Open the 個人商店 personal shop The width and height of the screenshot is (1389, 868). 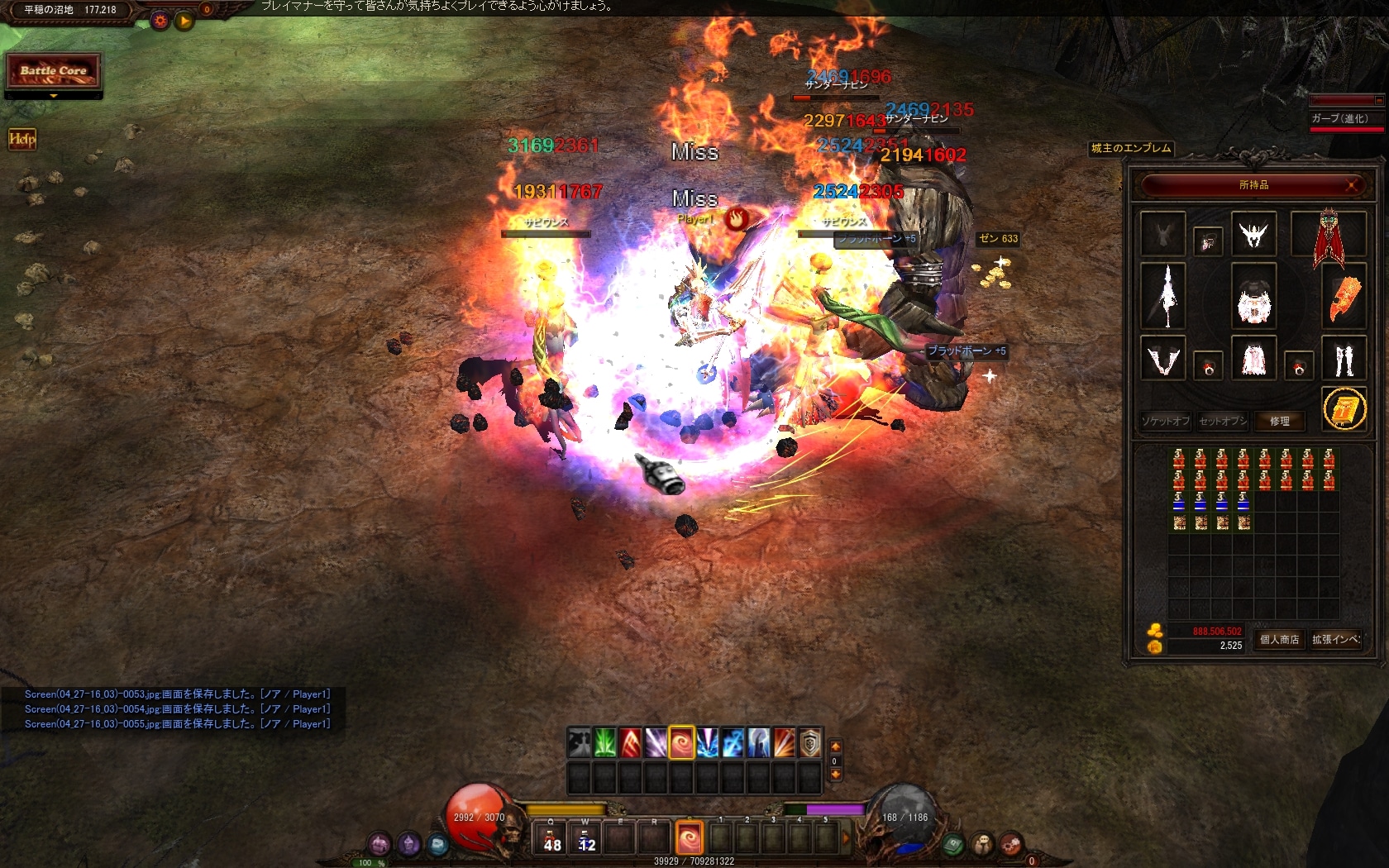[x=1279, y=639]
